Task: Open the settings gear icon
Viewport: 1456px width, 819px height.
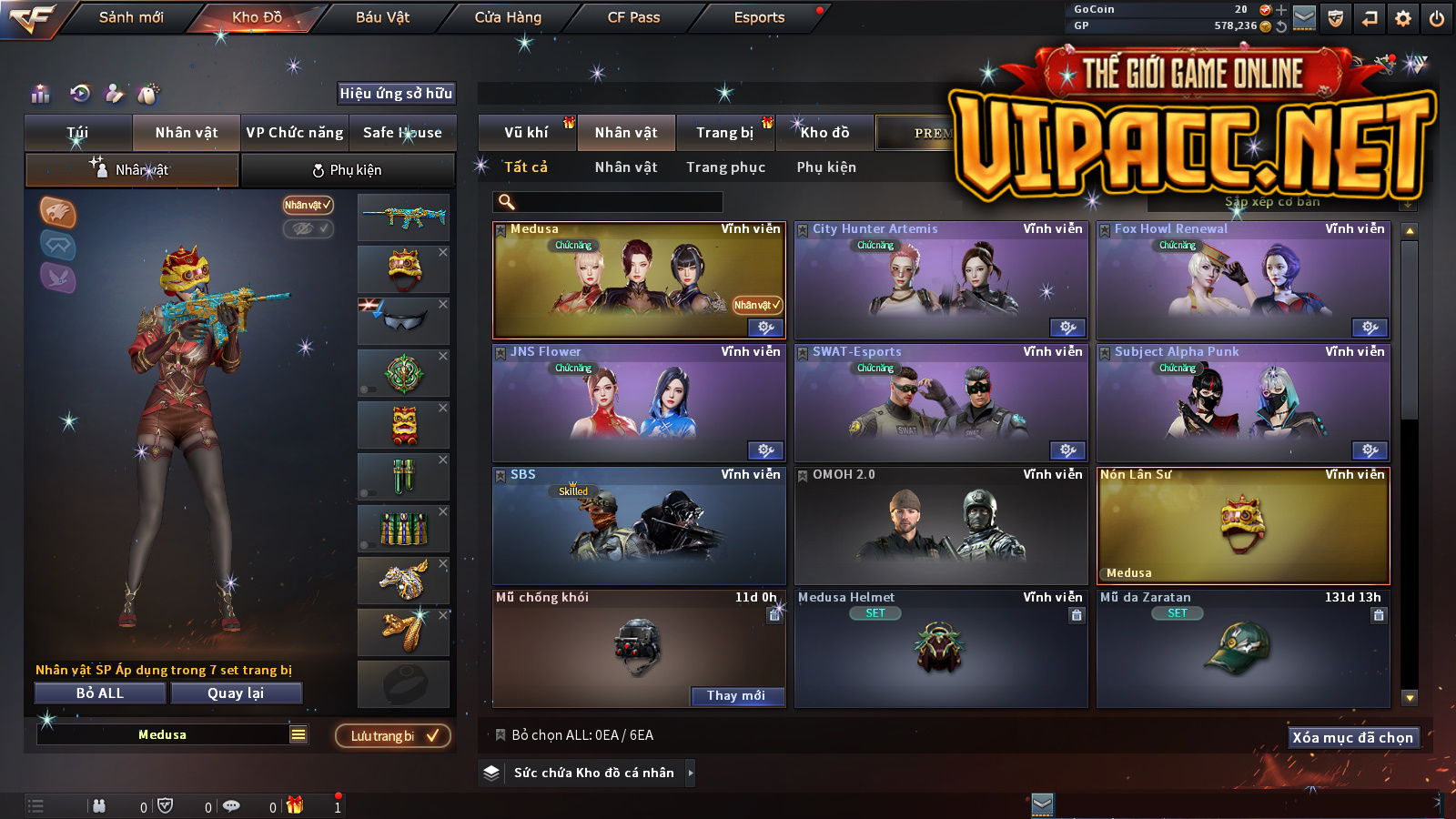Action: (x=1403, y=18)
